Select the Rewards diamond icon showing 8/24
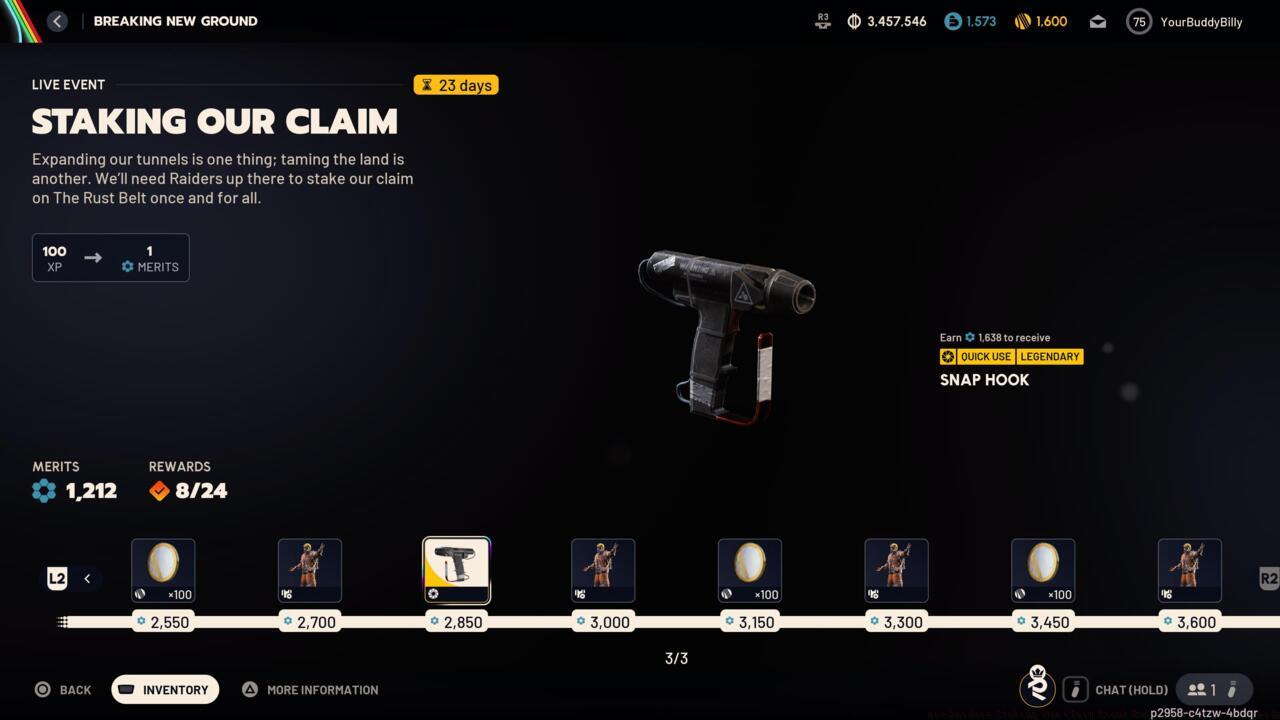 158,490
